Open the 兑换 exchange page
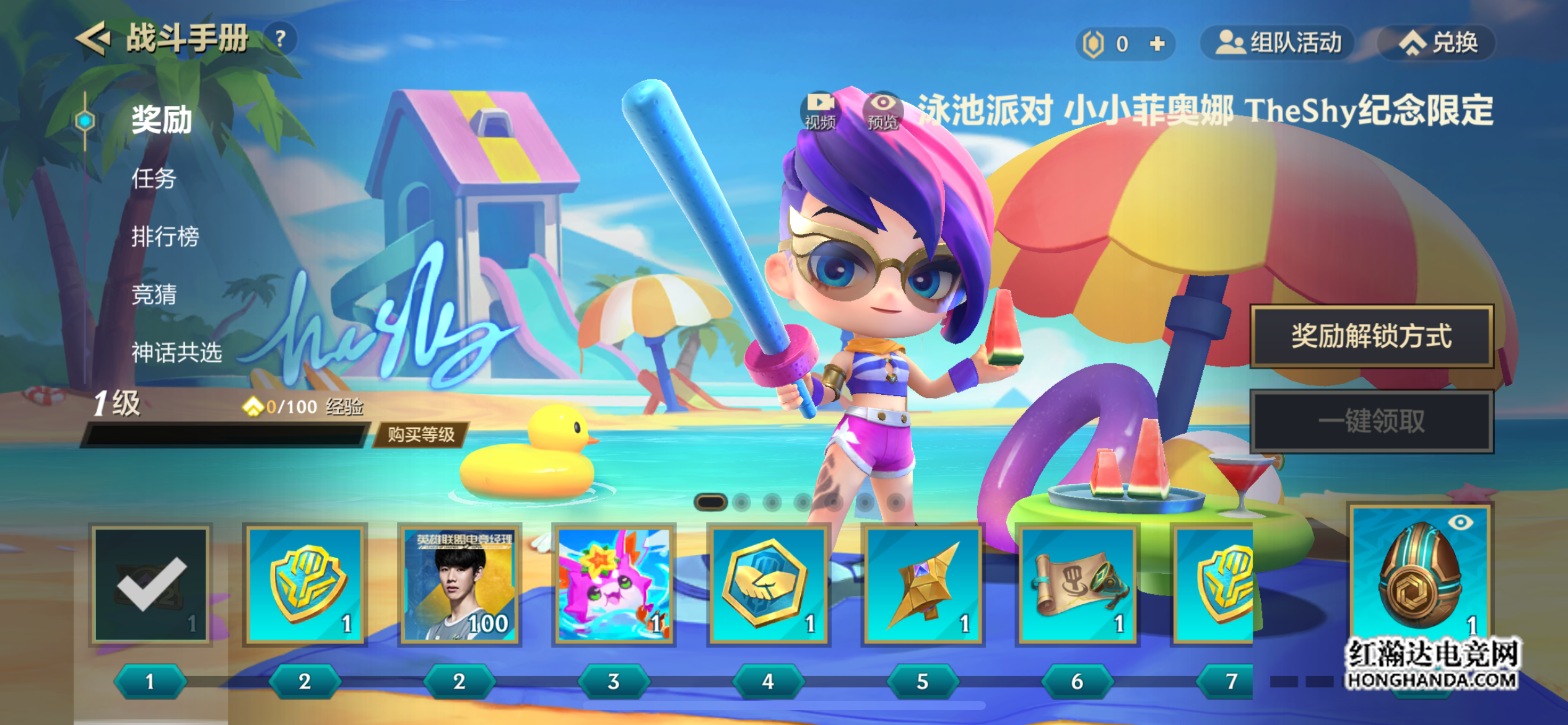This screenshot has width=1568, height=725. tap(1437, 43)
